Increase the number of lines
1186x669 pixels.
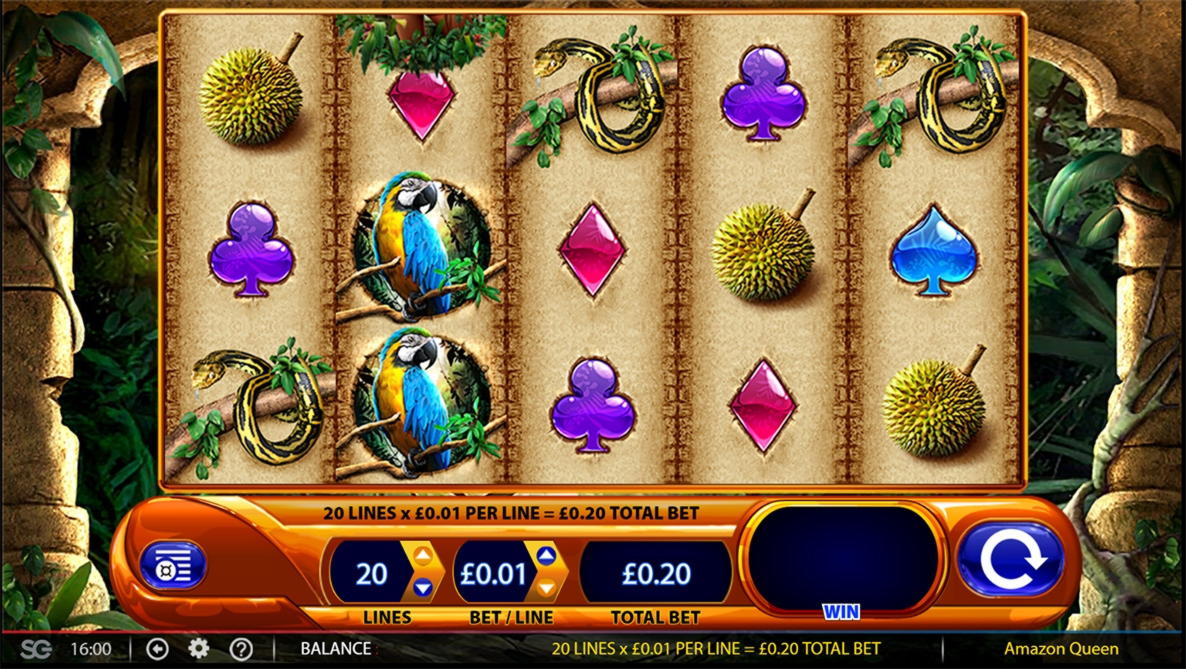coord(423,556)
